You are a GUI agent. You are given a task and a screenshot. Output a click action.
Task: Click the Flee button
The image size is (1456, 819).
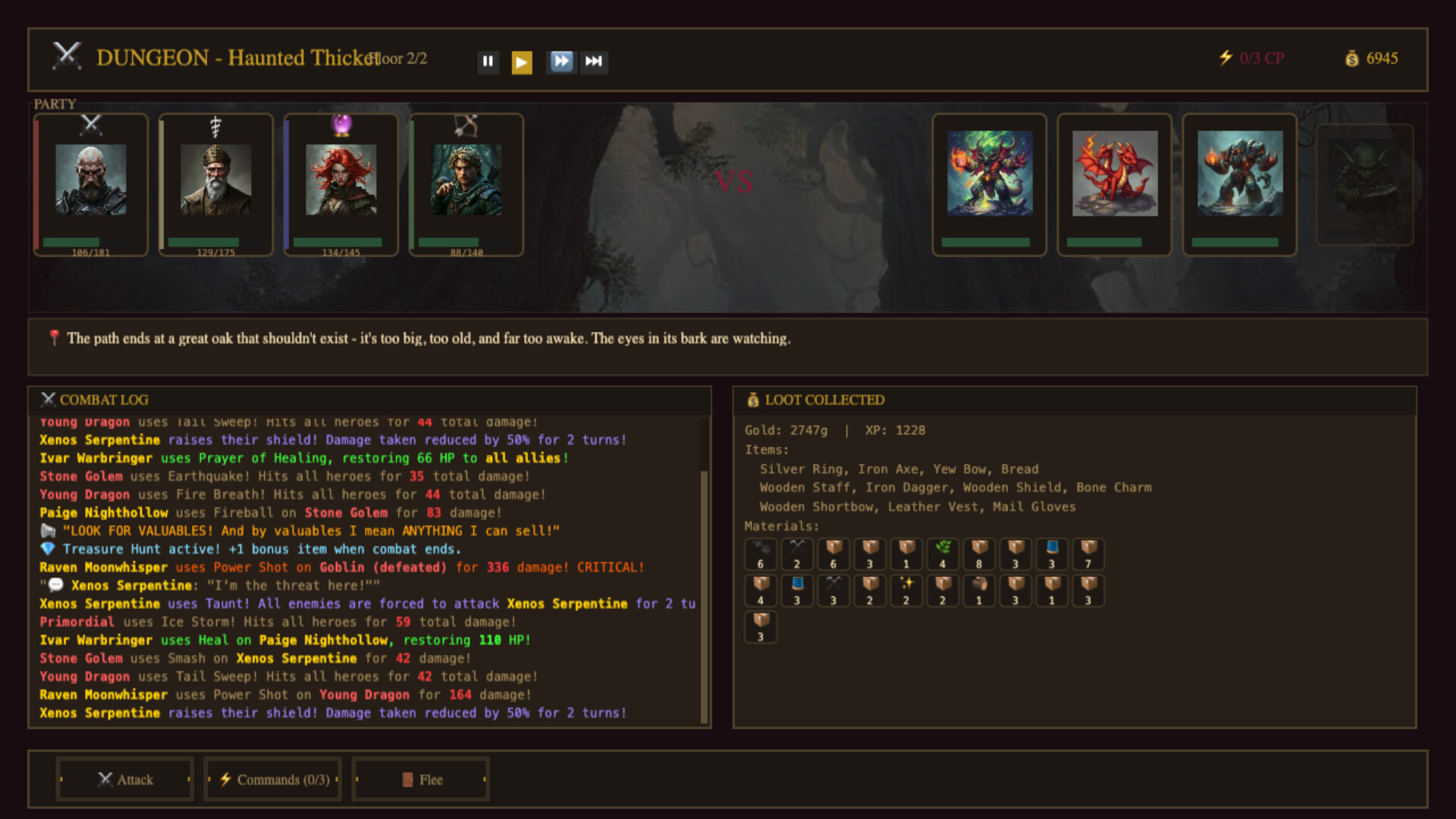click(421, 779)
